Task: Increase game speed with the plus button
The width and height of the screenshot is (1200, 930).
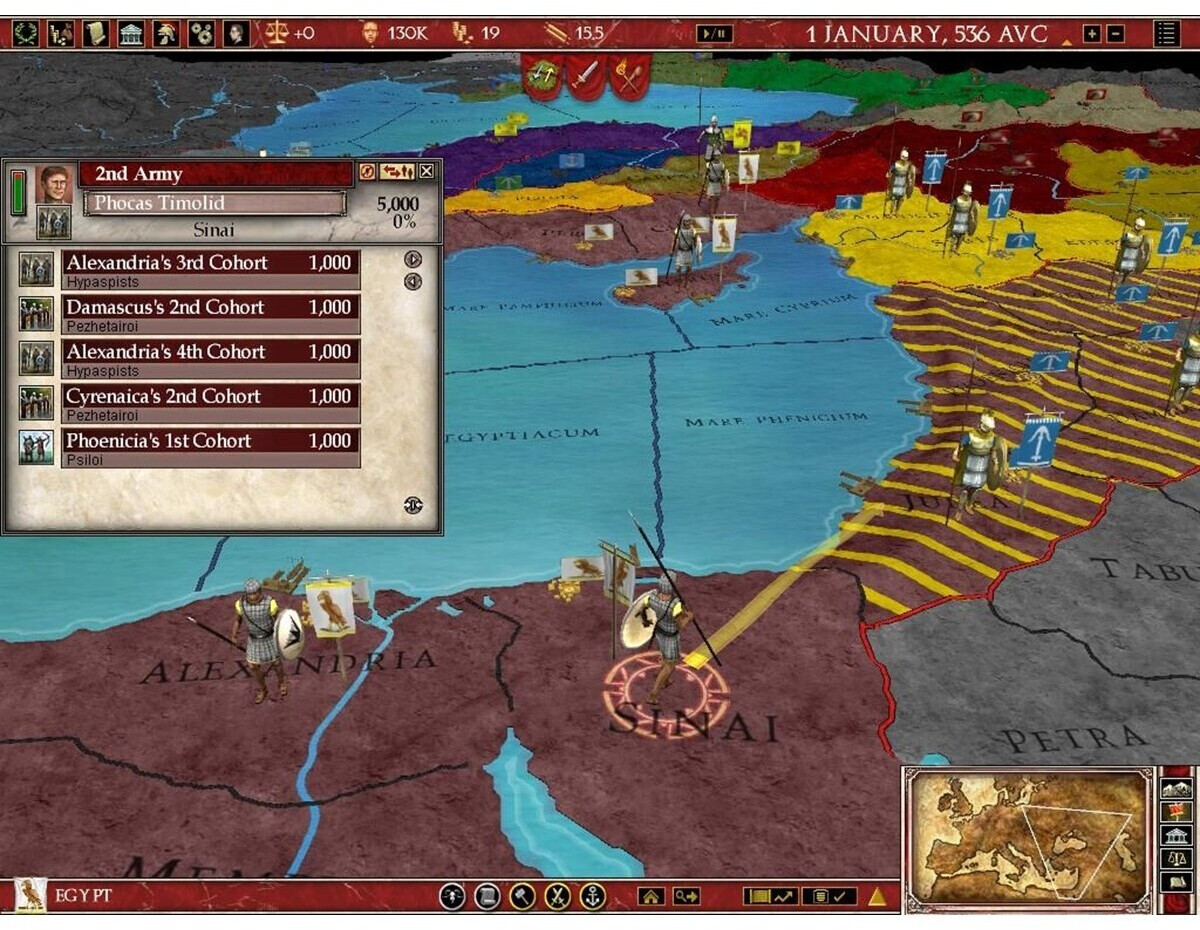Action: tap(1091, 34)
